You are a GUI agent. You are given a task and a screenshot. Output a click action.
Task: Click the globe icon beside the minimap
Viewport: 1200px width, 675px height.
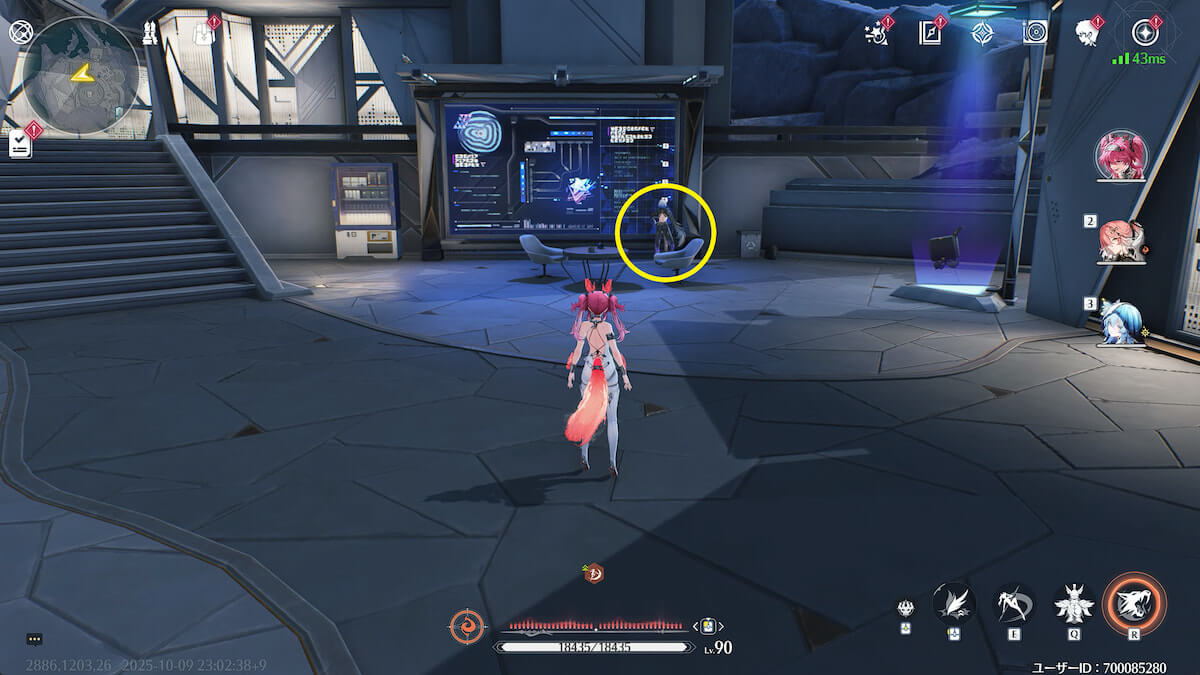click(19, 31)
